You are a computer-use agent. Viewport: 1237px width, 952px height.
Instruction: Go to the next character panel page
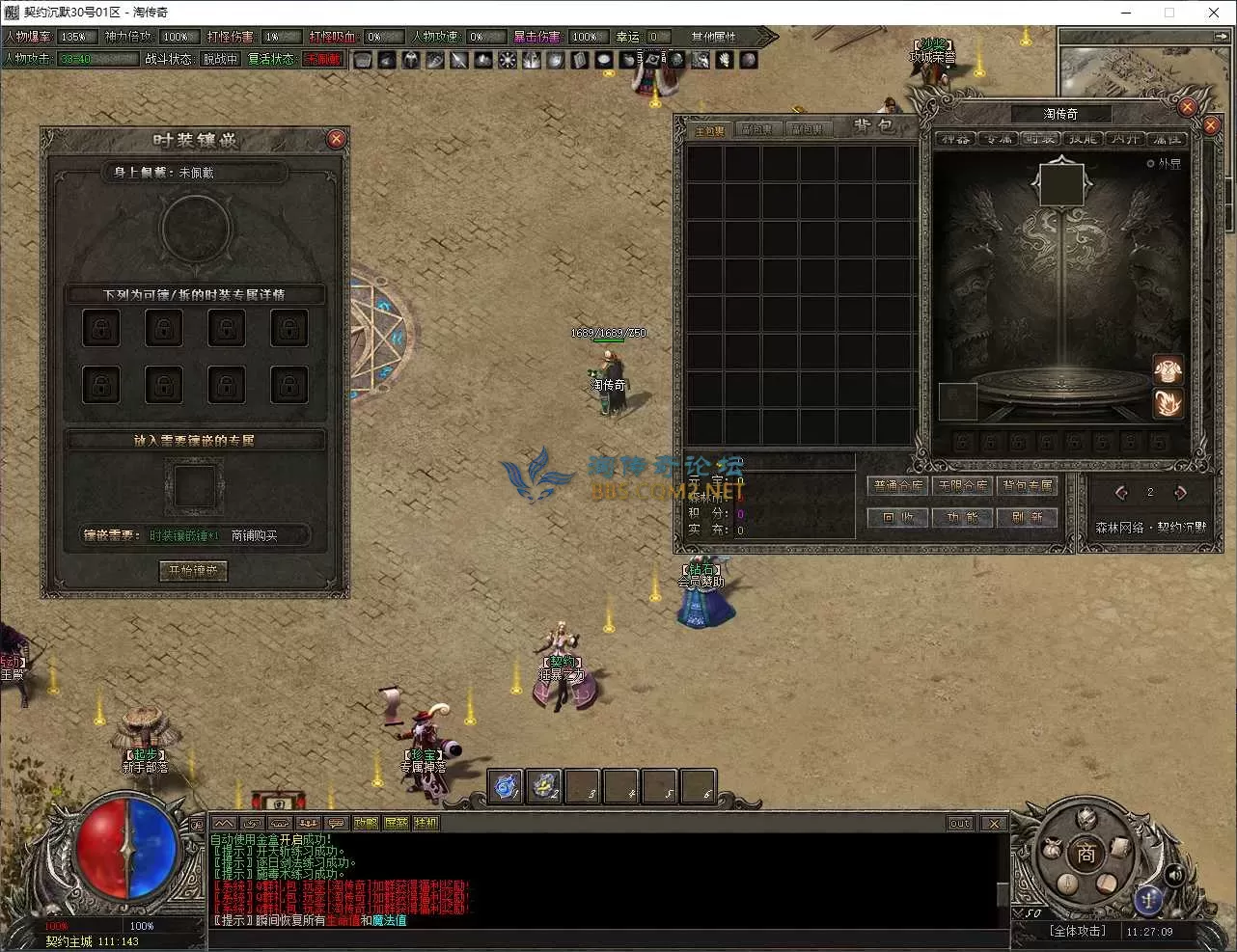click(x=1180, y=493)
